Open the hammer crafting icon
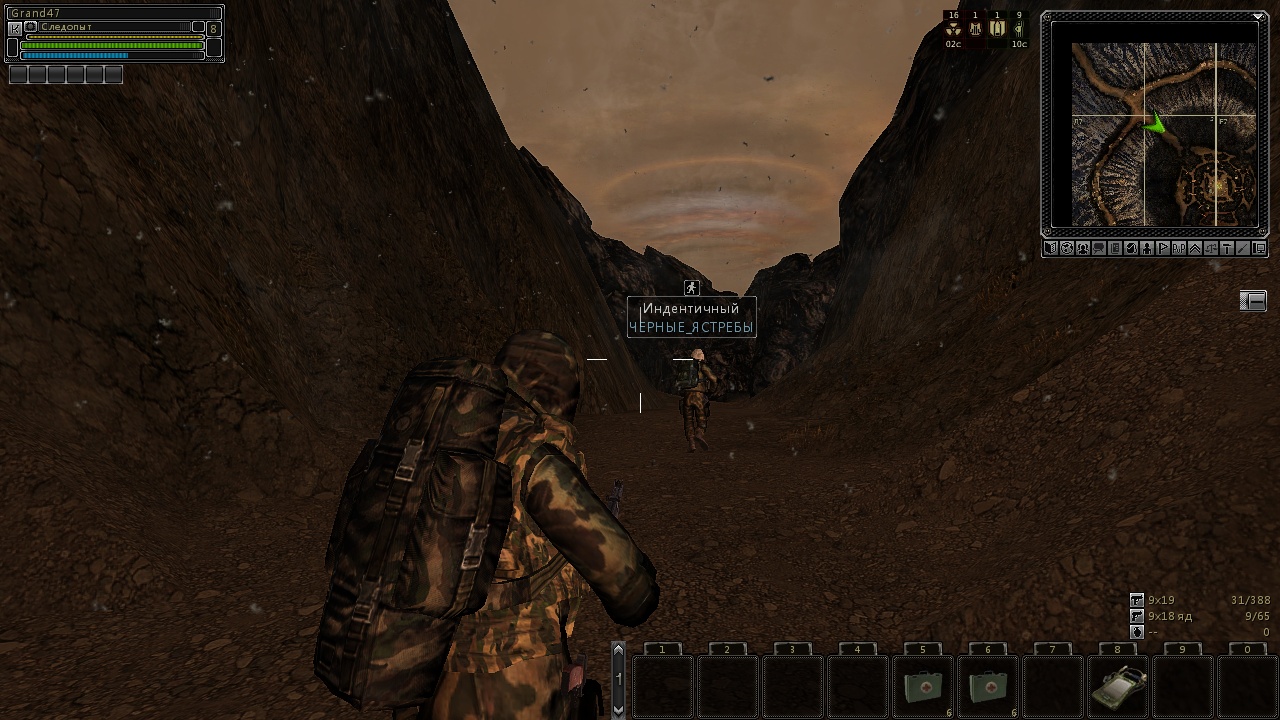Image resolution: width=1280 pixels, height=720 pixels. pos(1227,248)
